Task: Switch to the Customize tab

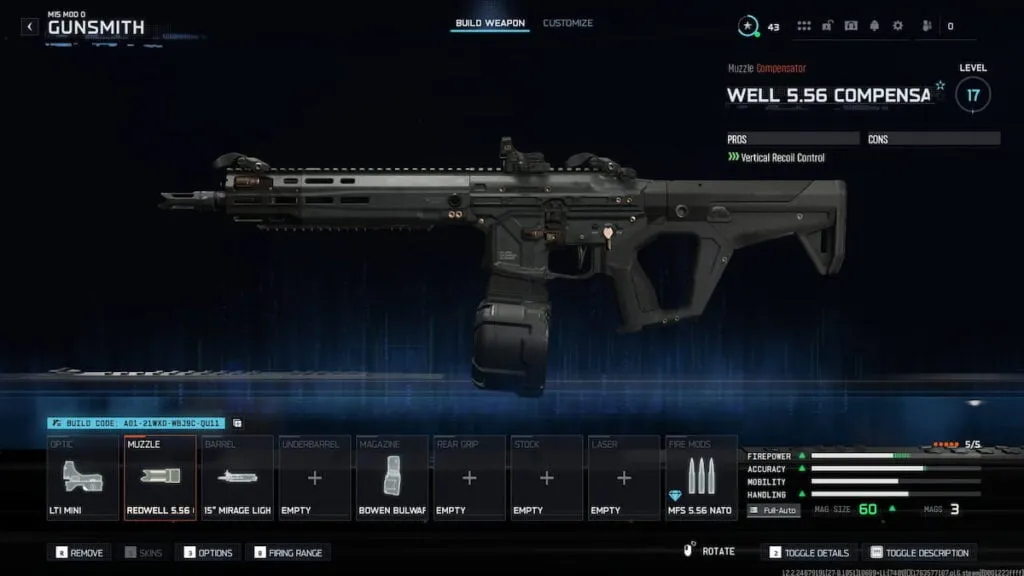Action: pos(567,23)
